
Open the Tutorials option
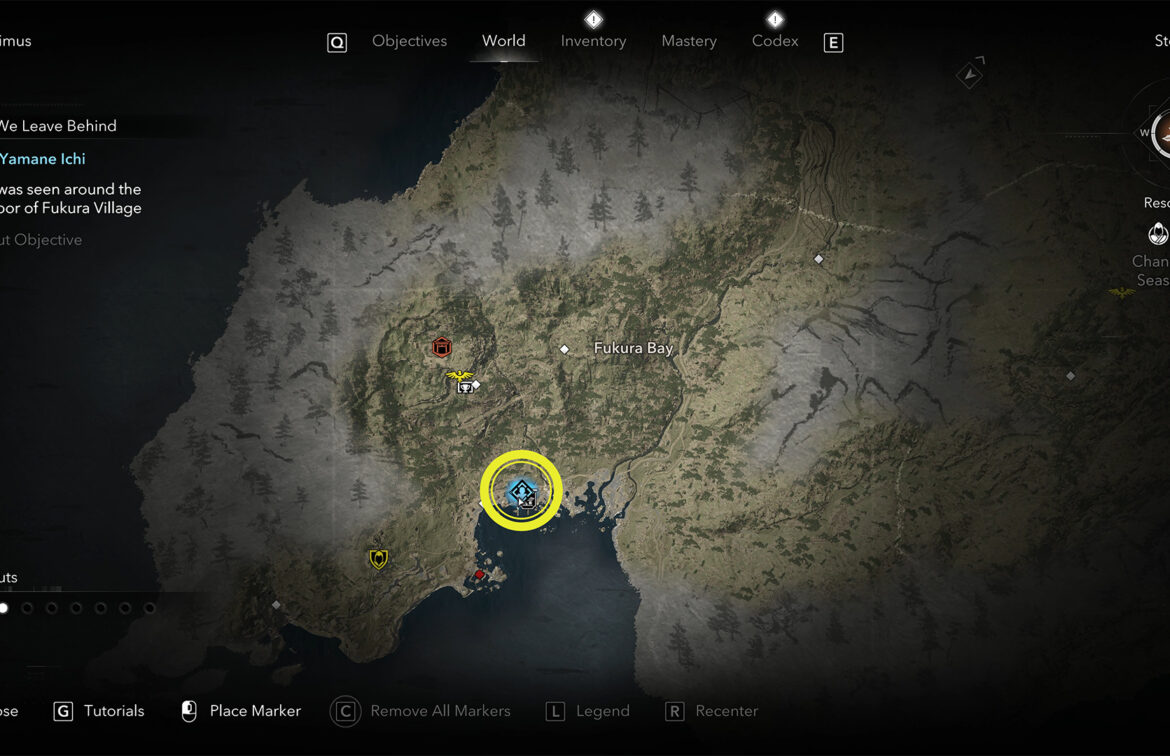point(113,711)
